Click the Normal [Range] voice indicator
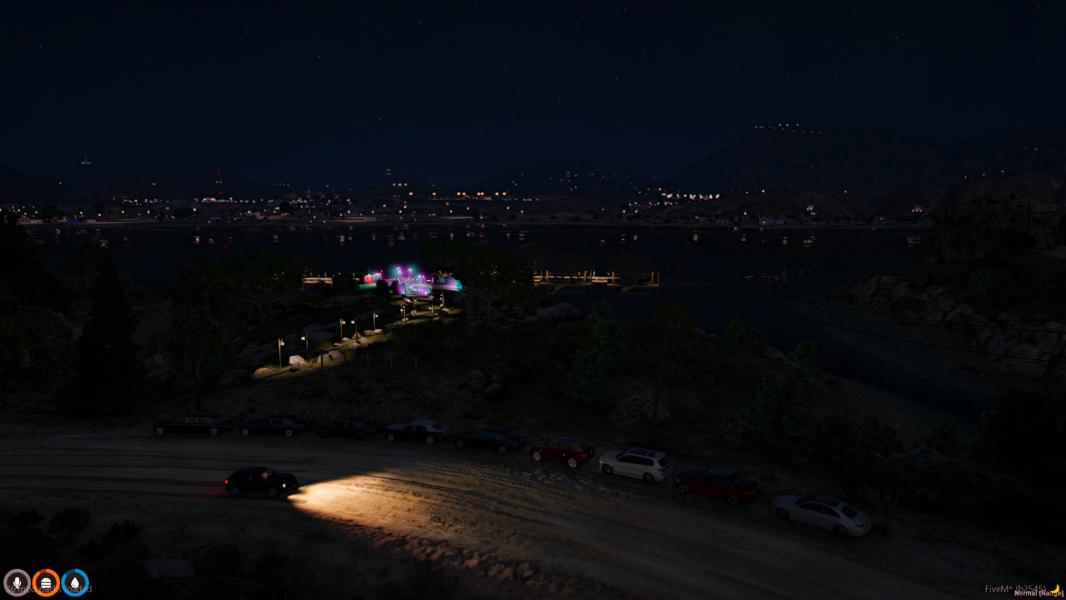 pos(1036,593)
